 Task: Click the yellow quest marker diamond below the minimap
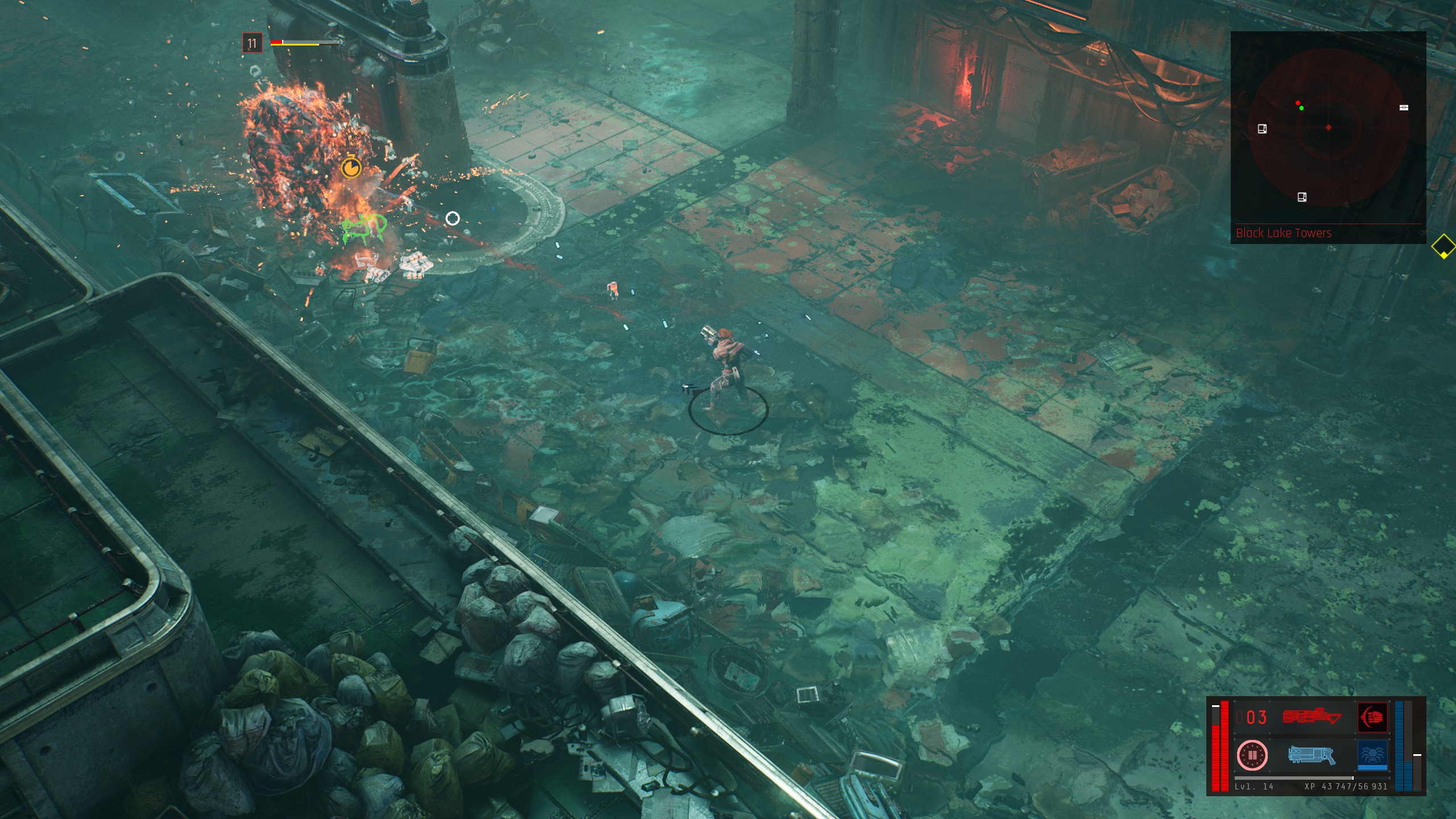[x=1443, y=250]
